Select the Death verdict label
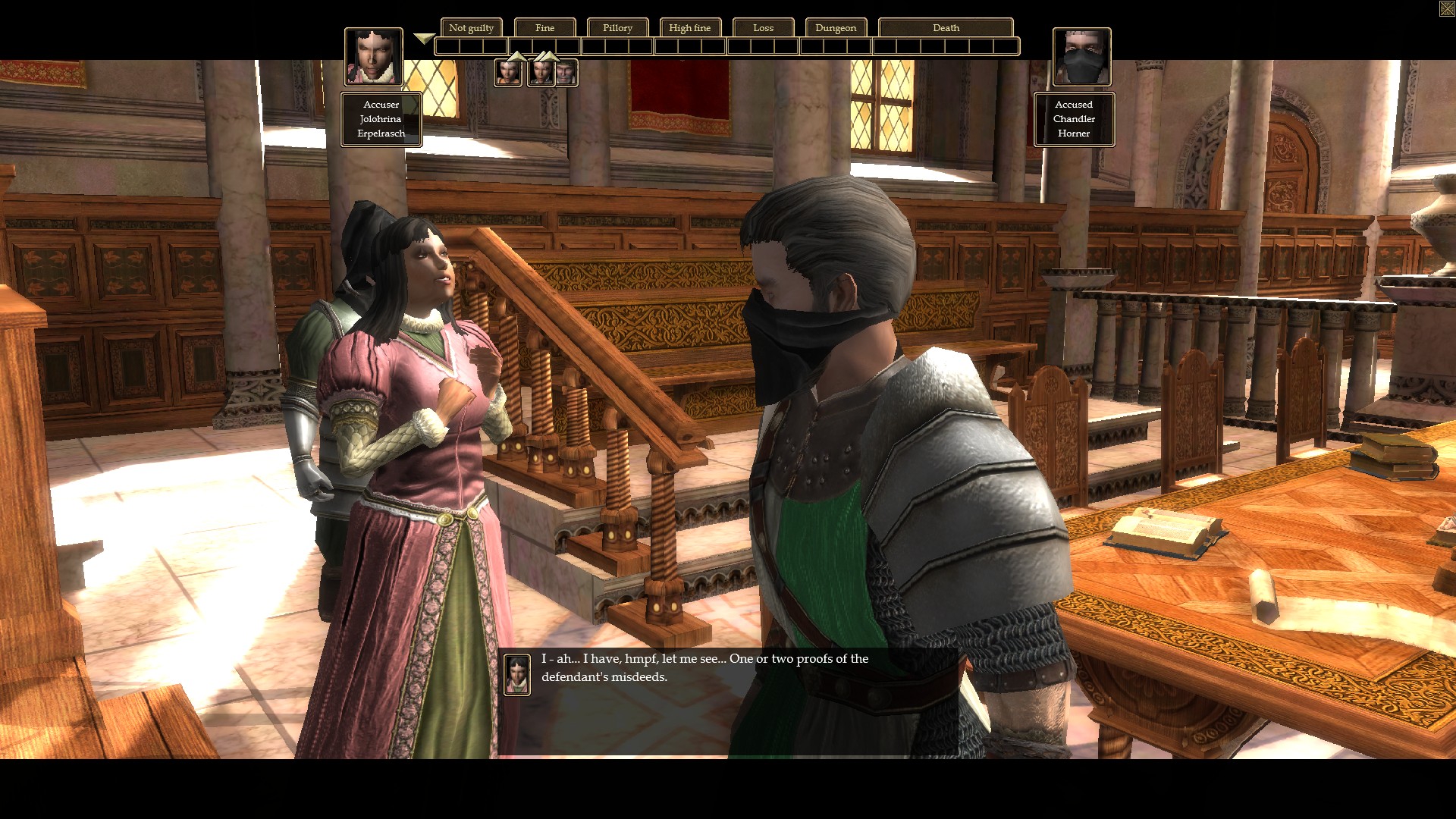The height and width of the screenshot is (819, 1456). 945,28
